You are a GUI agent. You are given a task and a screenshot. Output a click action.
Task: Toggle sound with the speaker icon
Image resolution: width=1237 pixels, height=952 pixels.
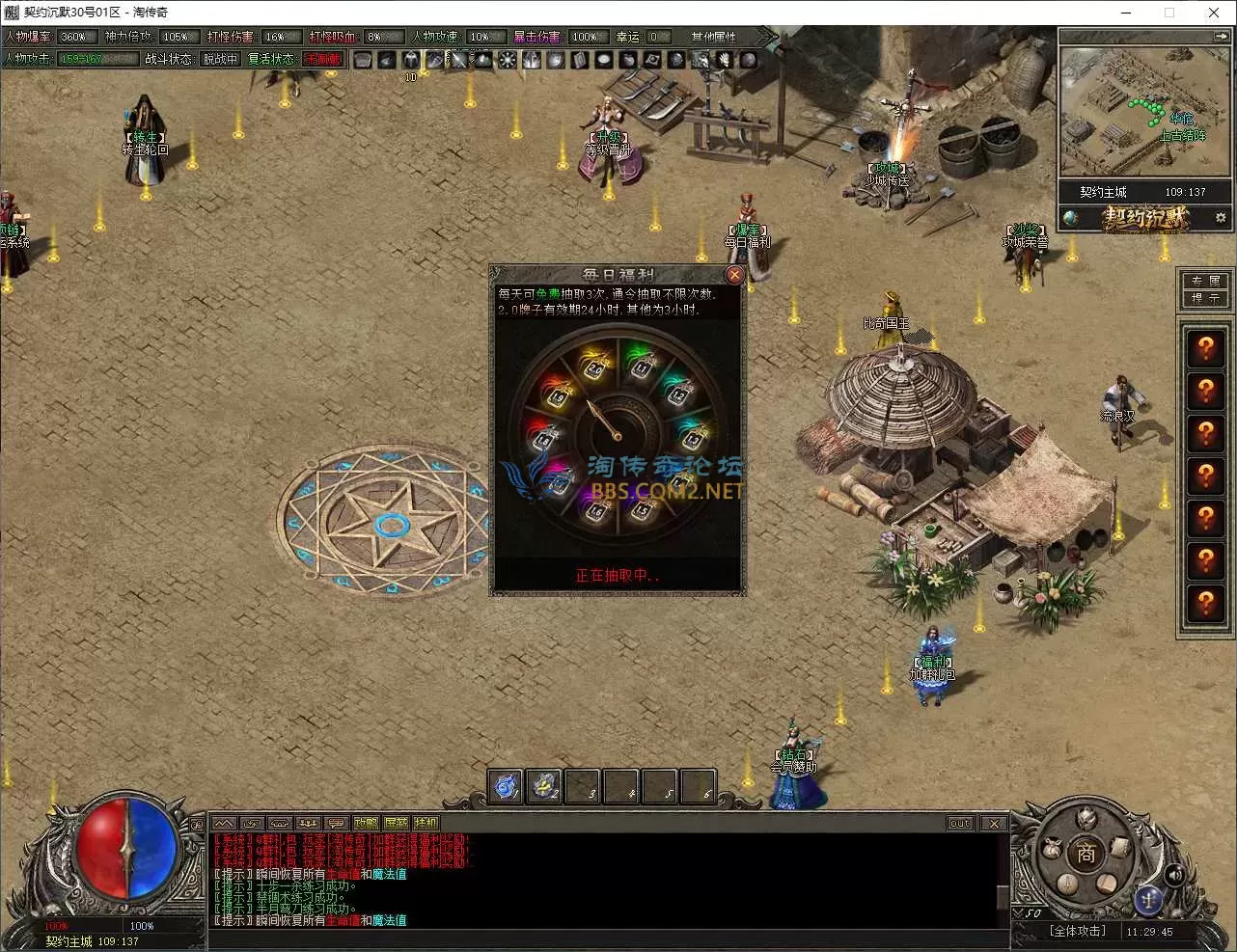click(1174, 875)
